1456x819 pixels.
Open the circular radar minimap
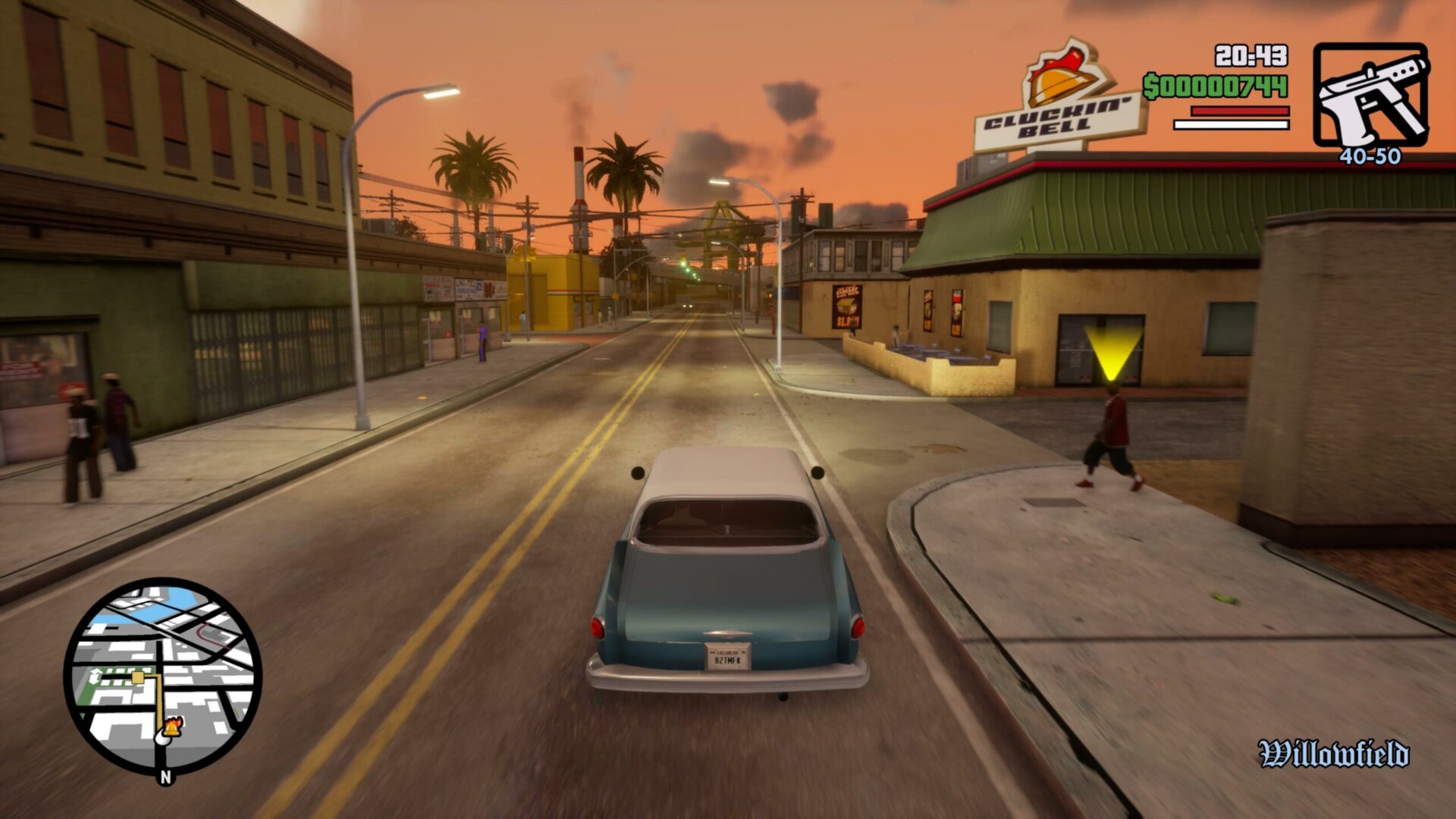coord(163,676)
